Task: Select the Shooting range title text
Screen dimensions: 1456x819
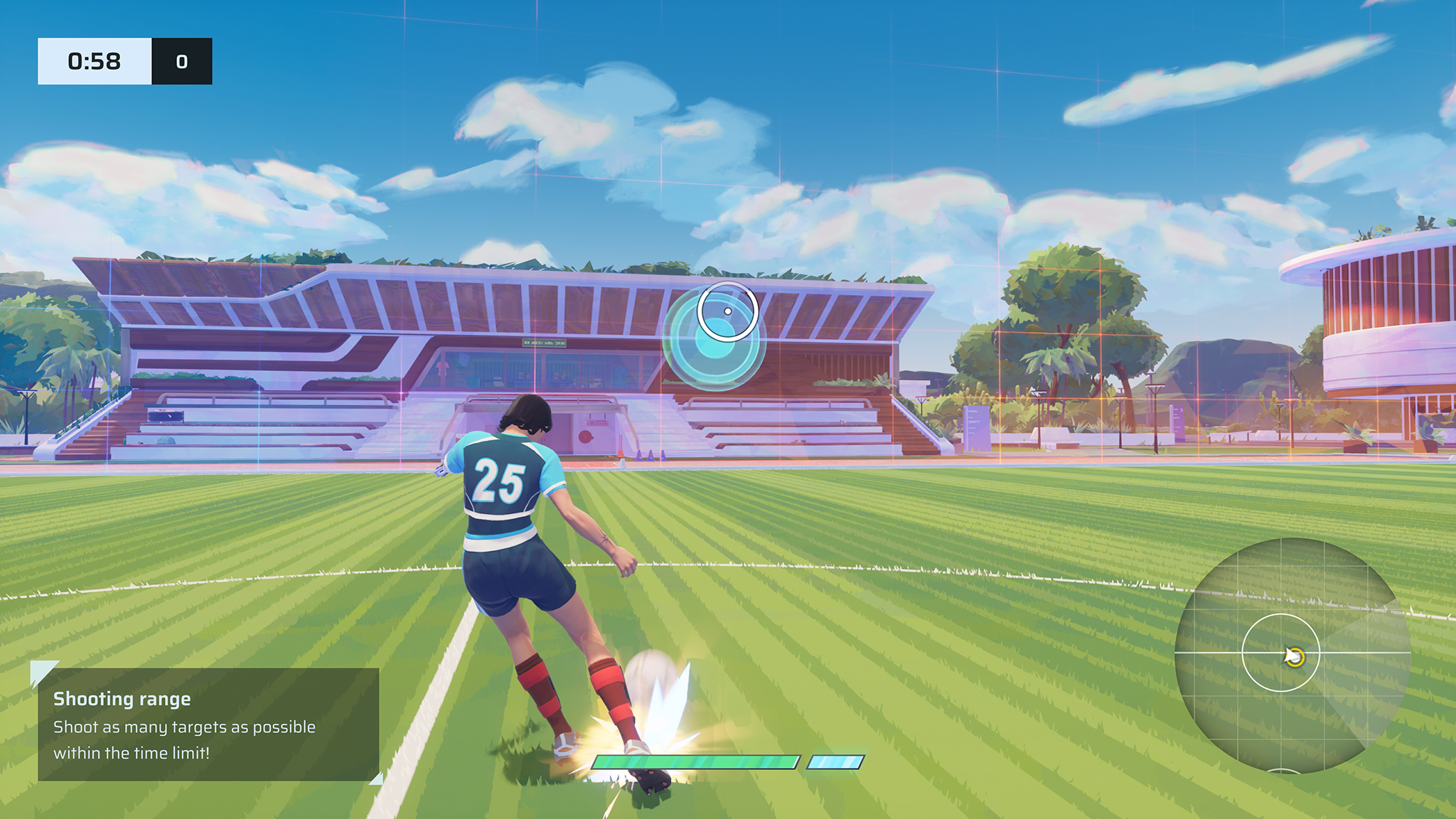Action: click(x=122, y=699)
